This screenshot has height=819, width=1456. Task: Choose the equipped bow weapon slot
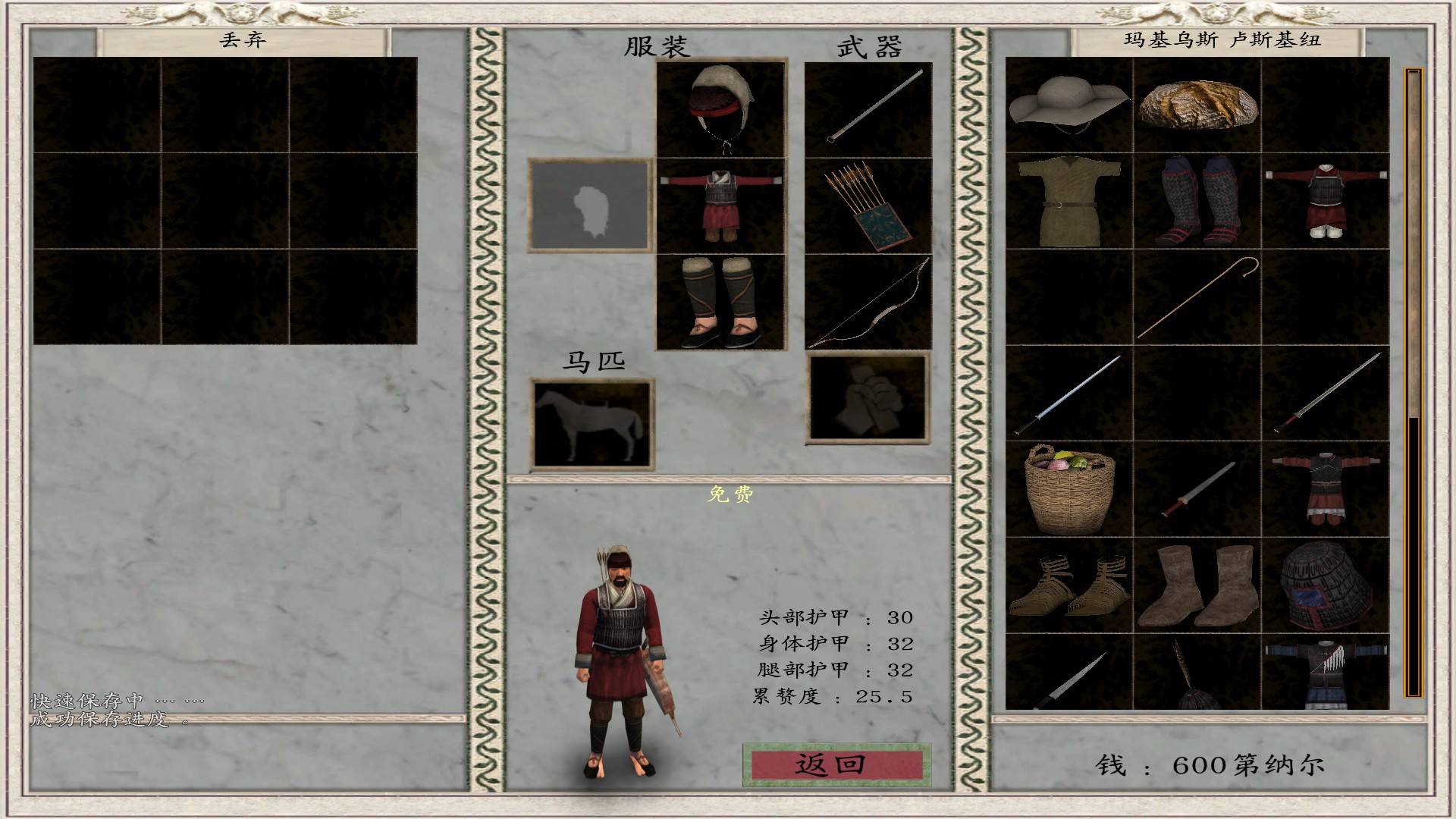(868, 302)
